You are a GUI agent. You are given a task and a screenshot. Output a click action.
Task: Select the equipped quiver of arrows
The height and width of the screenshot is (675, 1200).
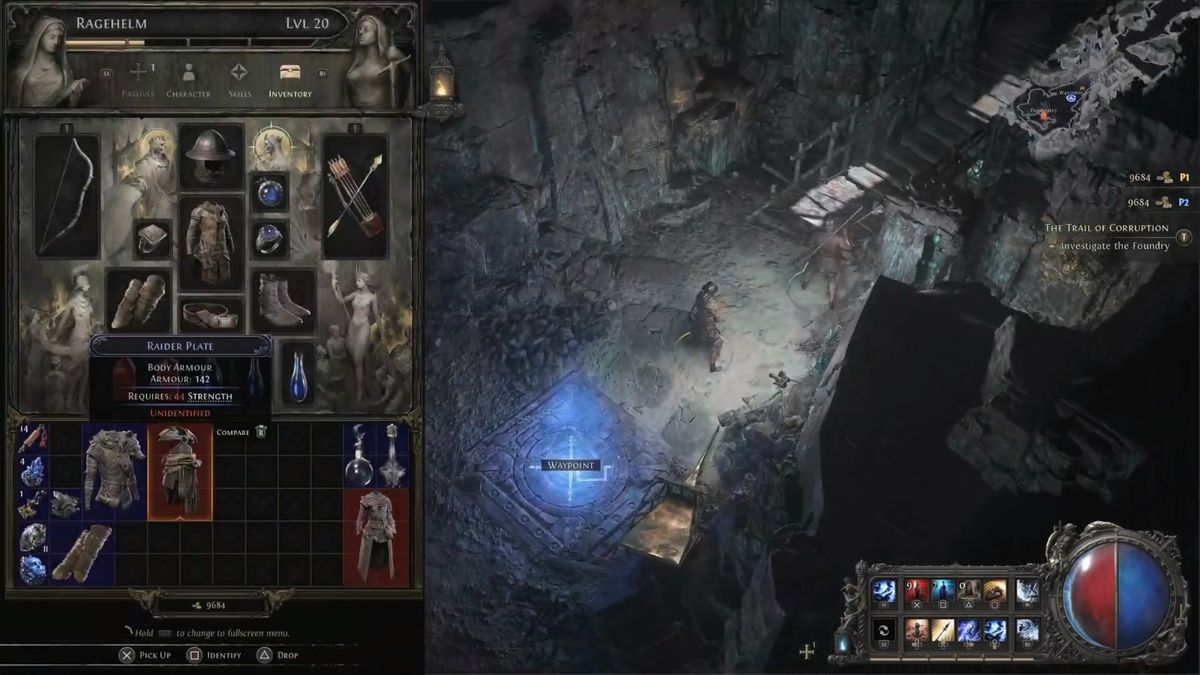click(x=354, y=196)
